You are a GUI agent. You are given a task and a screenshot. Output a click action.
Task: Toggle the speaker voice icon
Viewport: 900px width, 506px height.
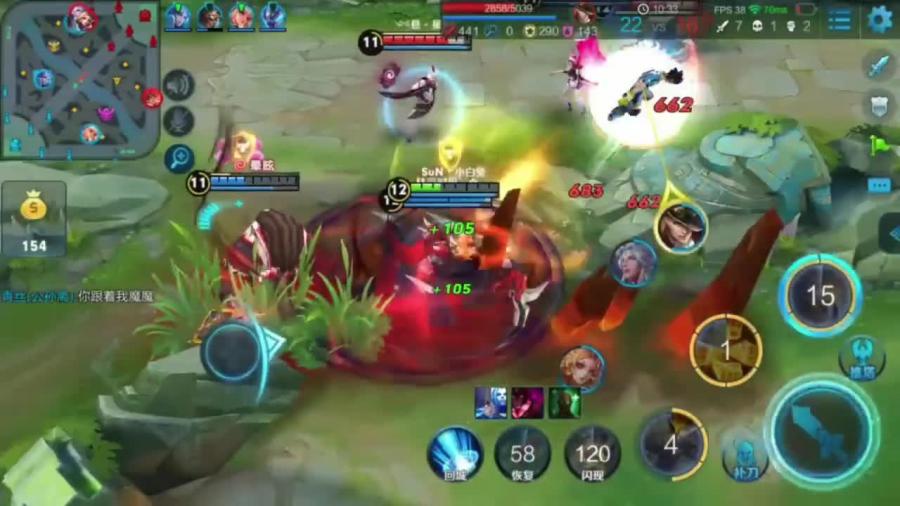(178, 85)
